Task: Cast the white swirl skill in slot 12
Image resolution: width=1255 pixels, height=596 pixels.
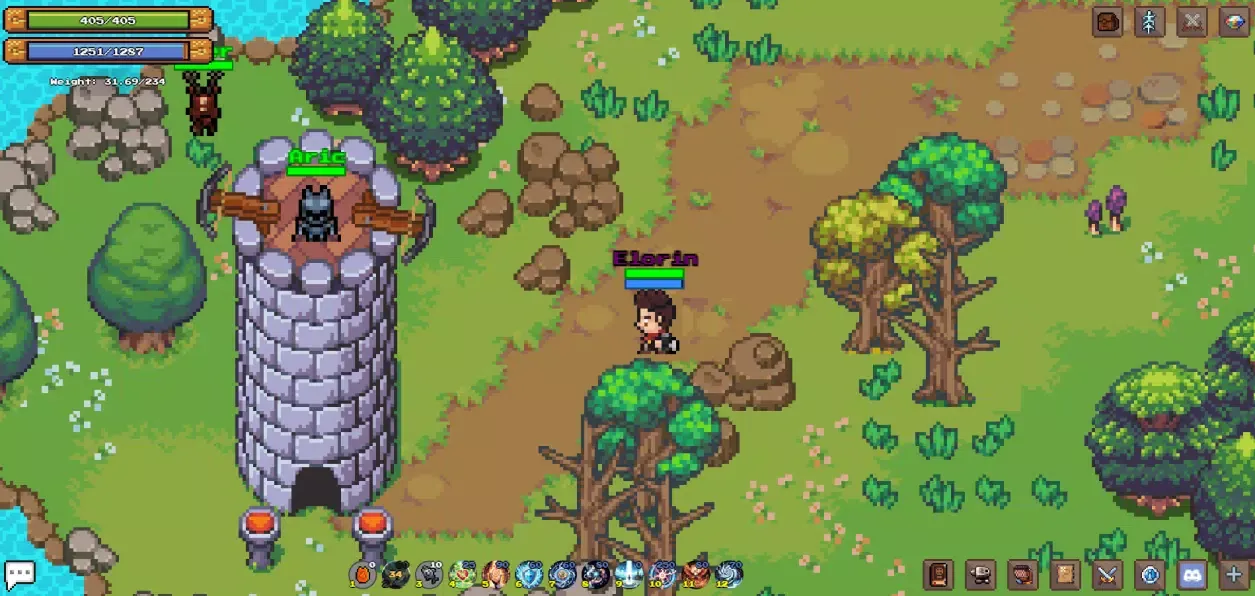Action: [x=728, y=574]
